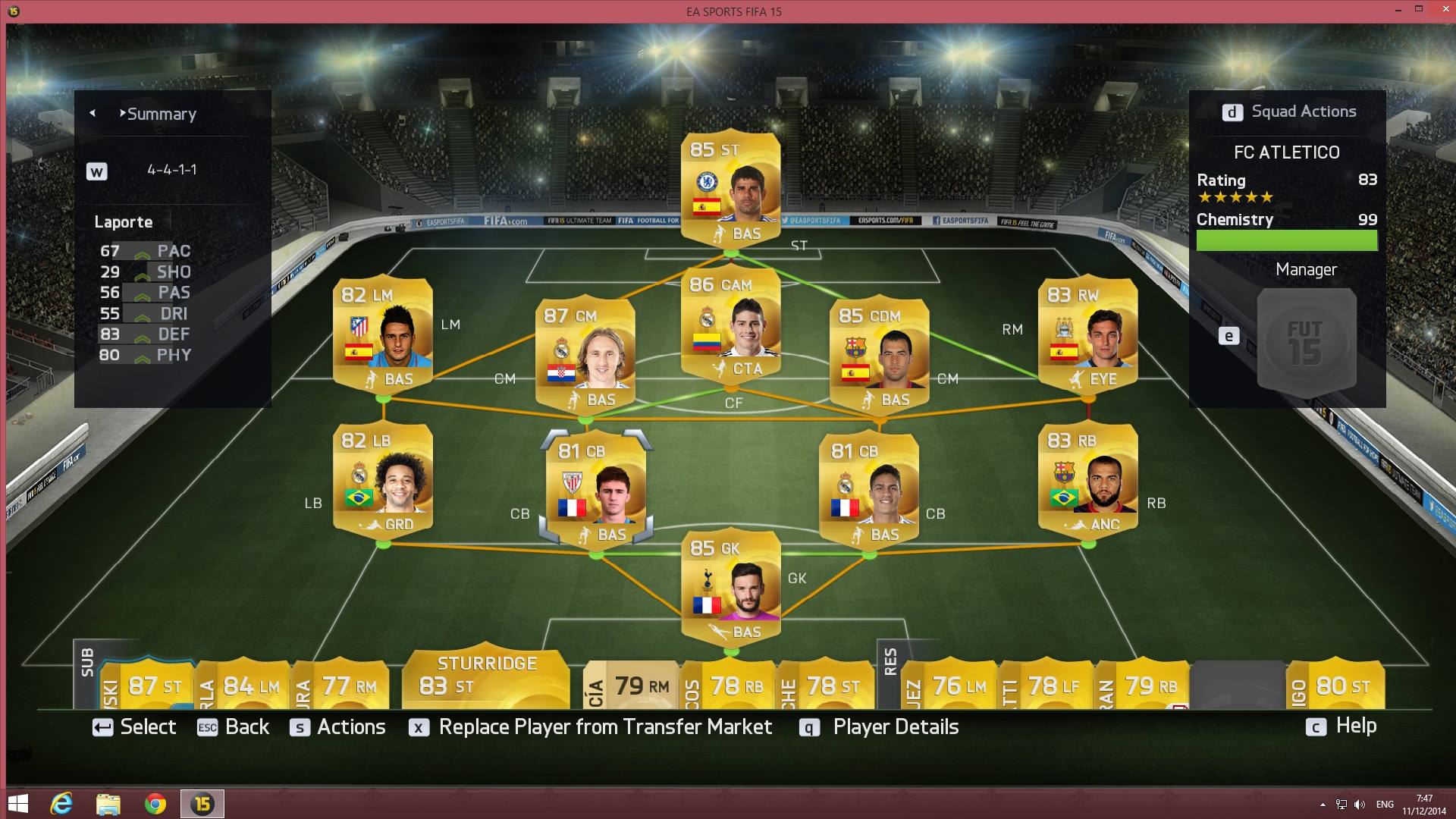Pick the 85 GK goalkeeper card

[x=730, y=588]
